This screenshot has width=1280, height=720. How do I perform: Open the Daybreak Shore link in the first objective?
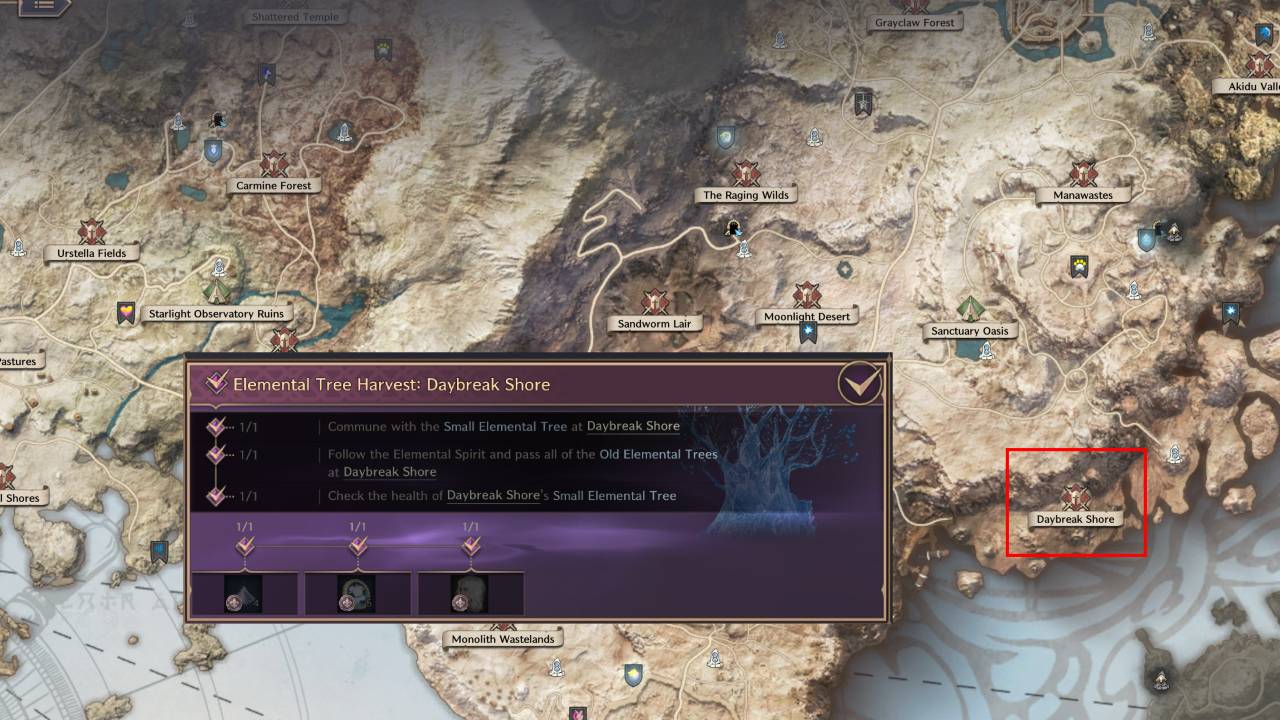coord(633,426)
